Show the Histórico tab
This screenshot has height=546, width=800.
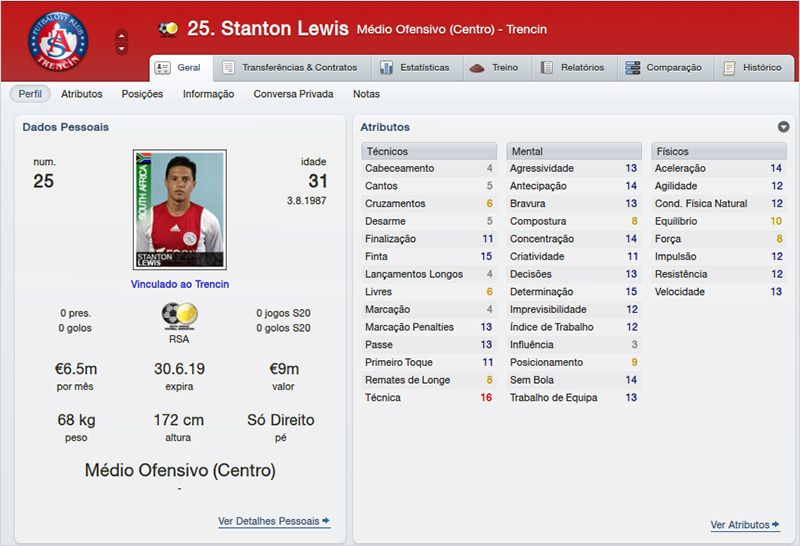point(753,68)
